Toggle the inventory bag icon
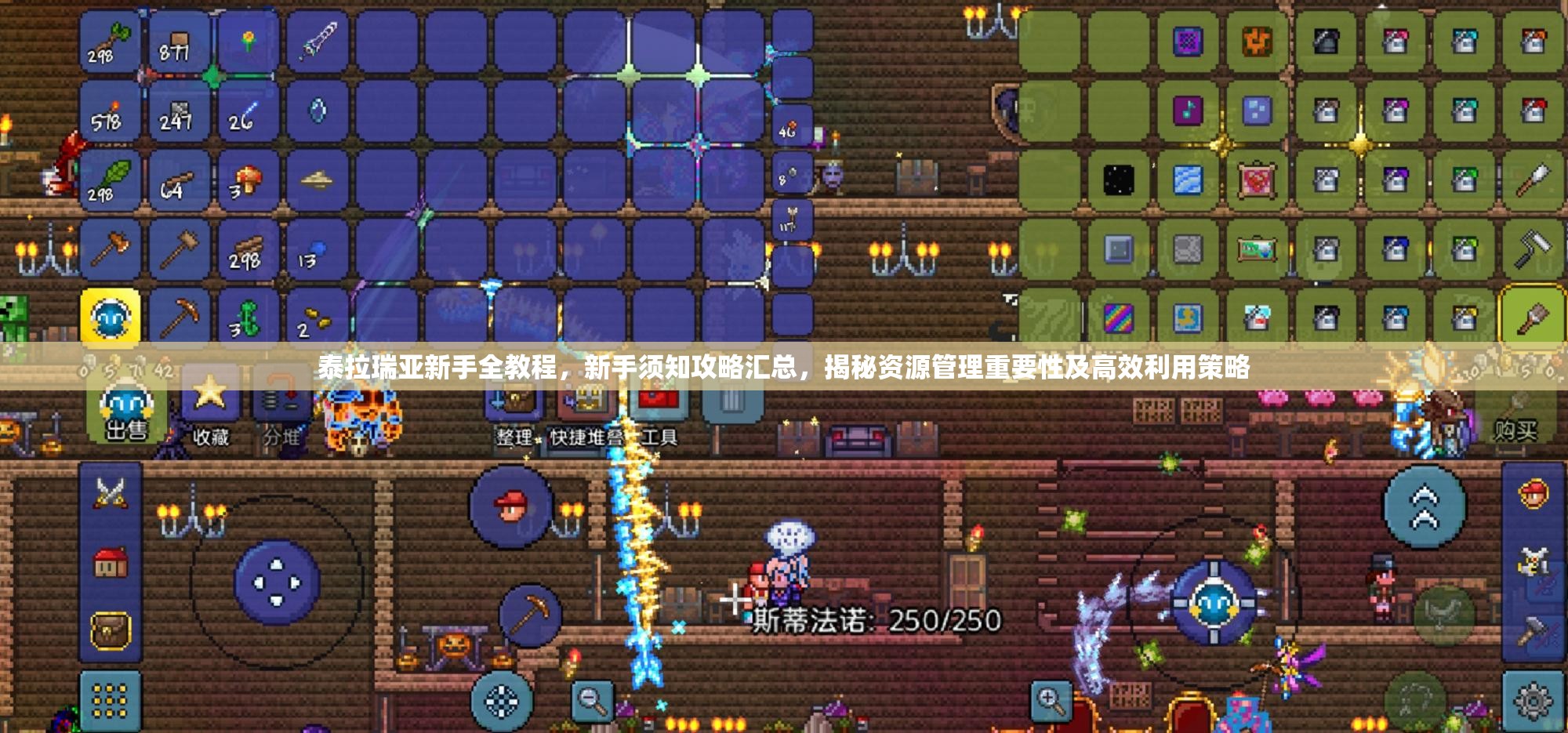This screenshot has width=1568, height=733. (x=111, y=631)
